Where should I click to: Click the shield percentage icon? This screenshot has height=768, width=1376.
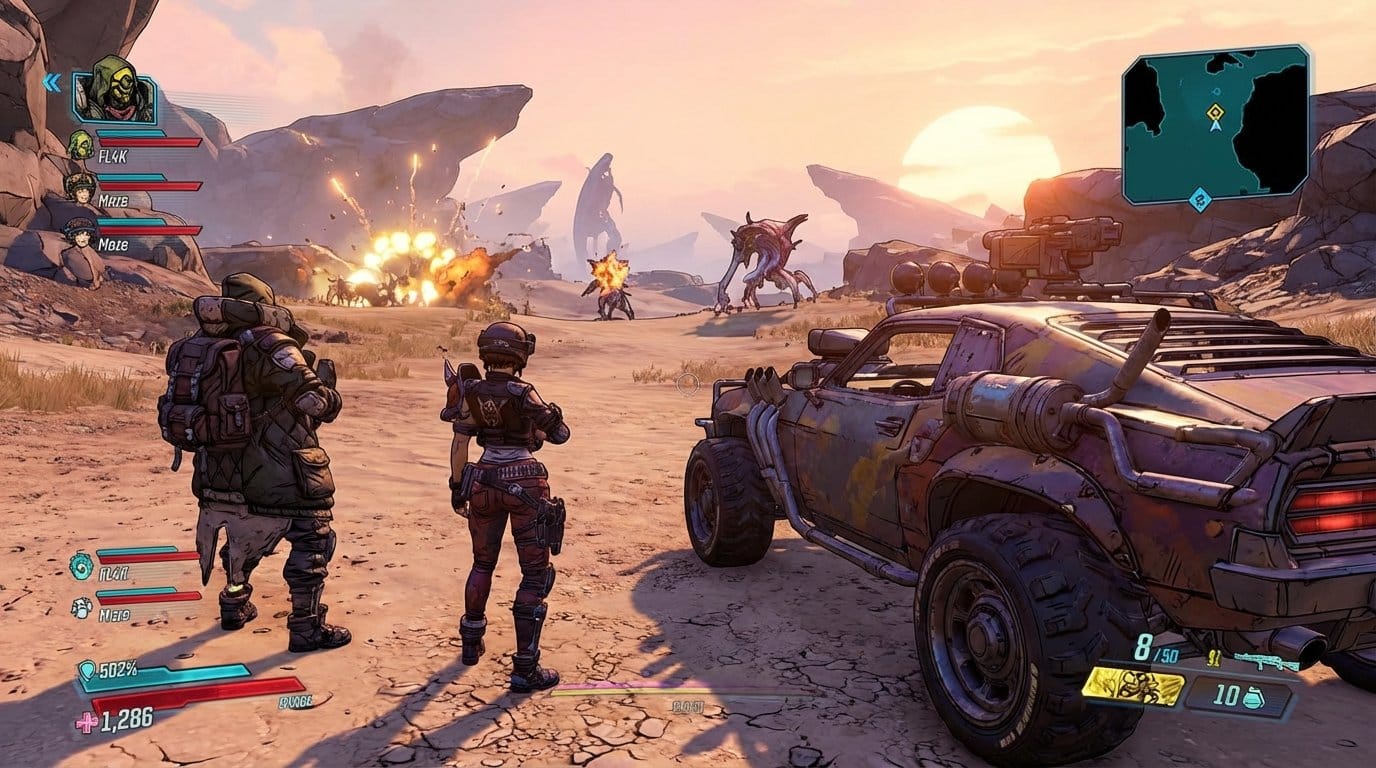[x=87, y=670]
